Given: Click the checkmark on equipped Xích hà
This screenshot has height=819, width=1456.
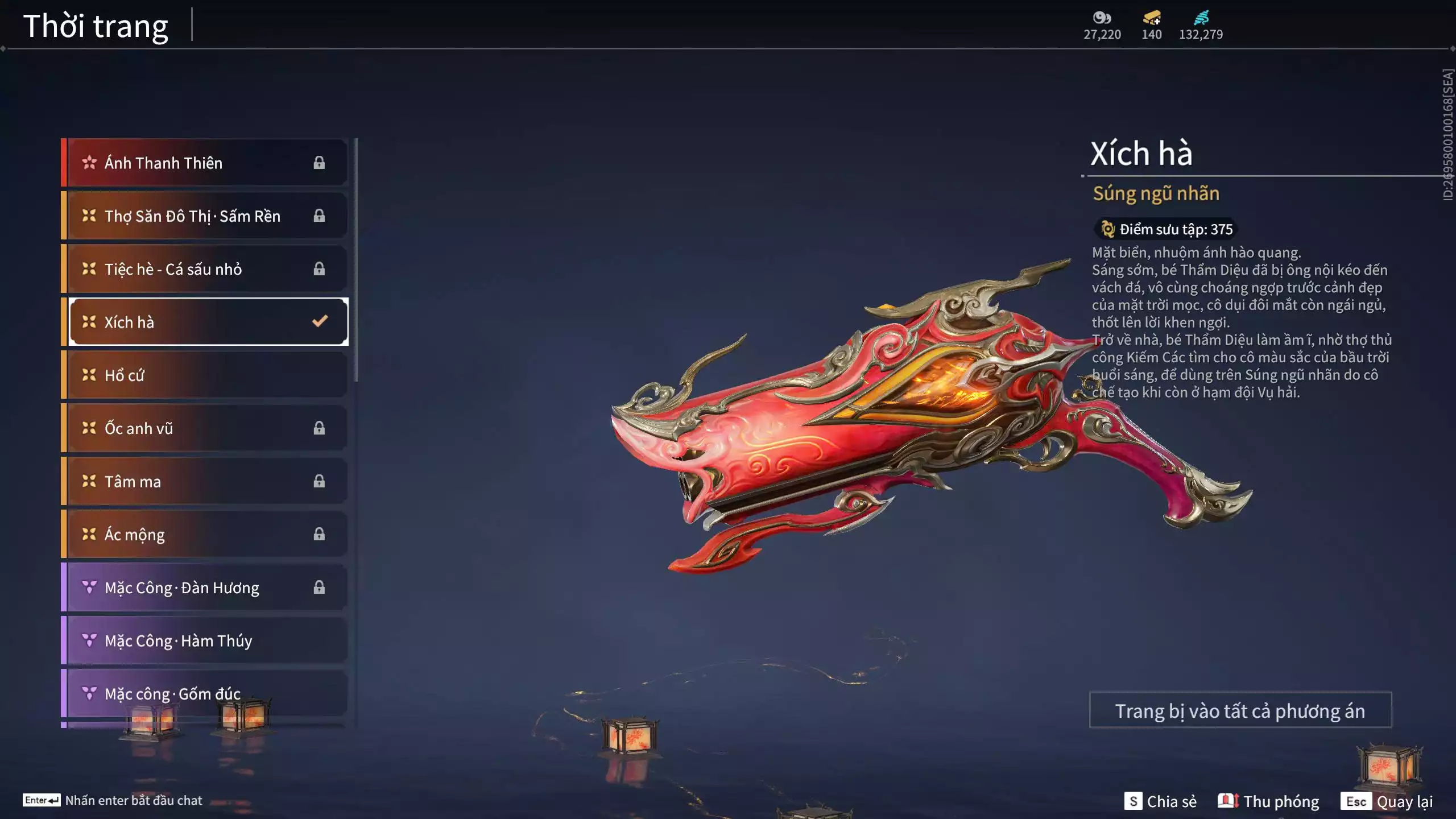Looking at the screenshot, I should [320, 321].
